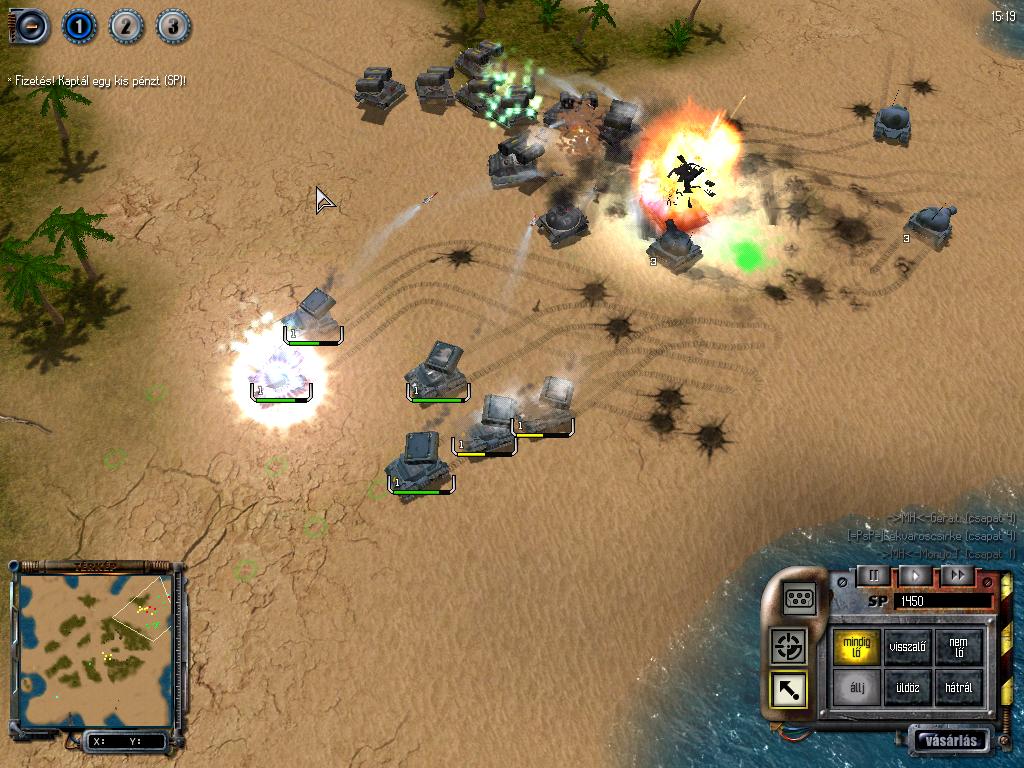Click the minus button beside the group numbers

[x=31, y=26]
